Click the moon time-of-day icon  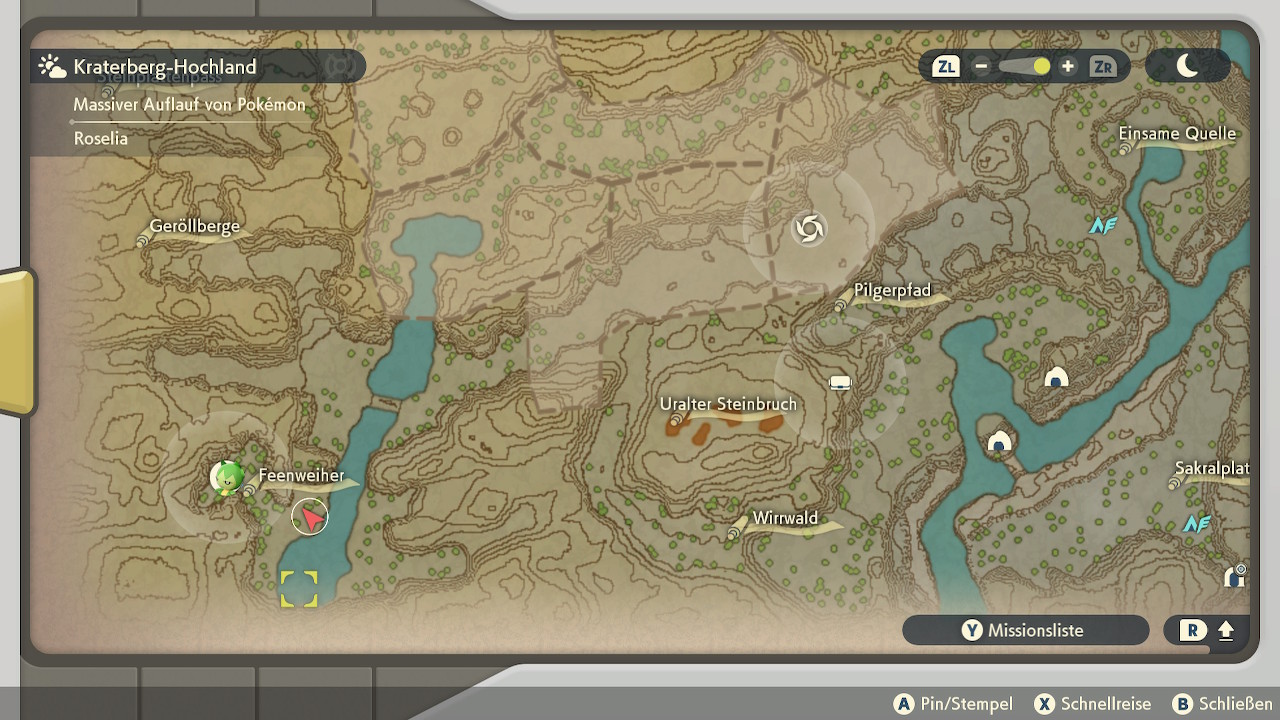tap(1187, 66)
